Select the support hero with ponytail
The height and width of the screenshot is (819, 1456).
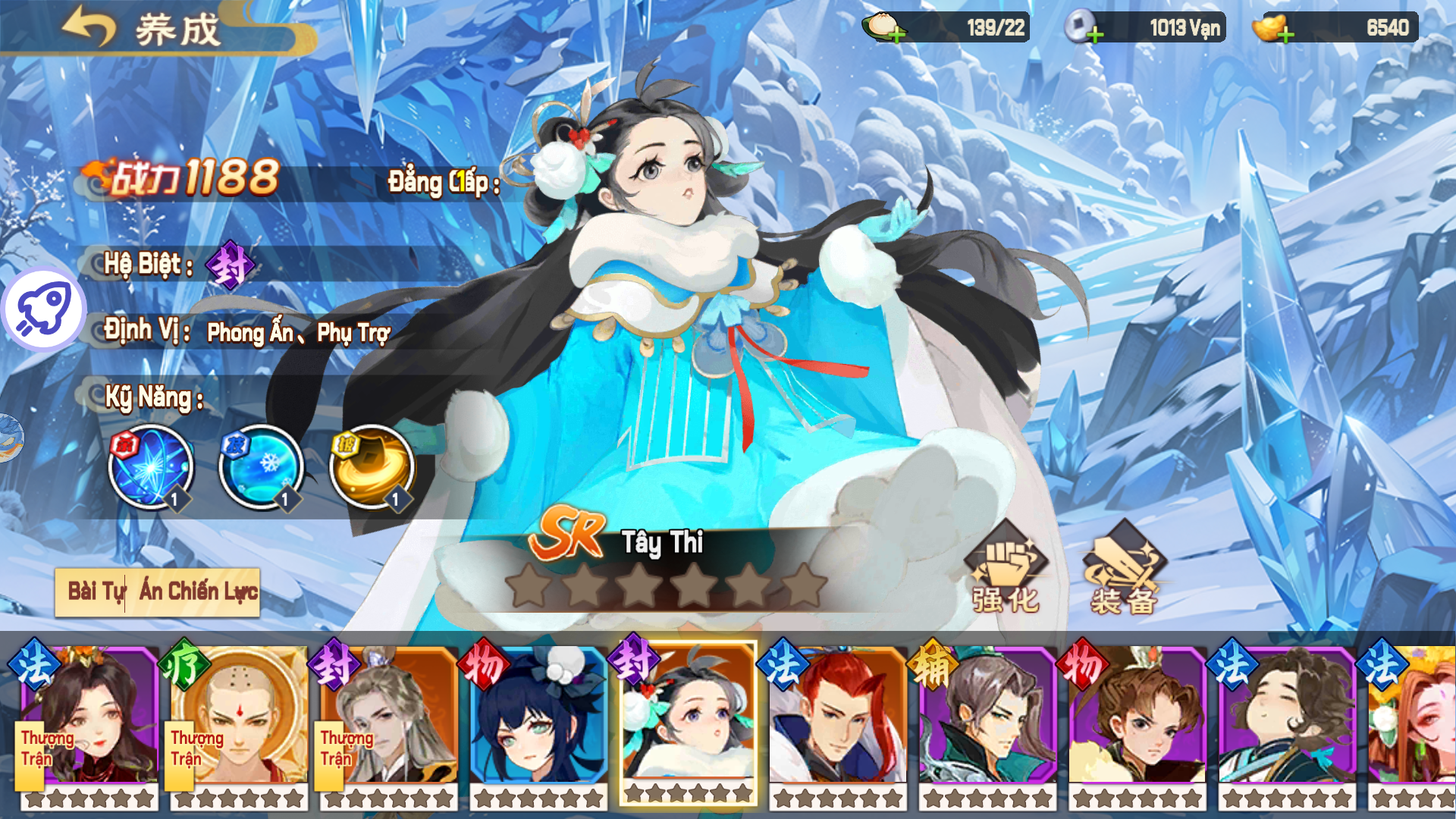click(x=987, y=717)
